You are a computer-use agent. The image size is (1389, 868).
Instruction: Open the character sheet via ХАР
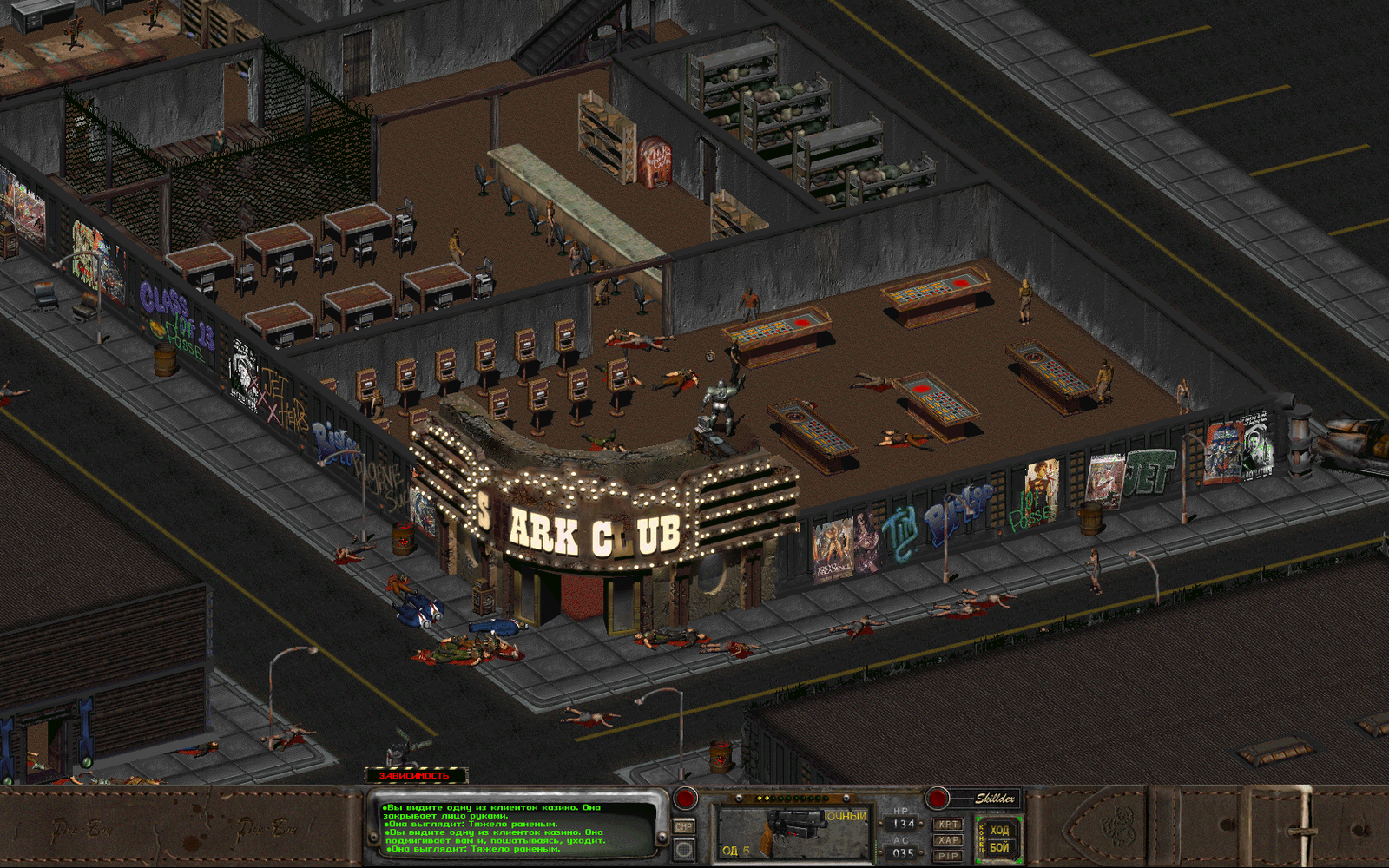[x=948, y=840]
